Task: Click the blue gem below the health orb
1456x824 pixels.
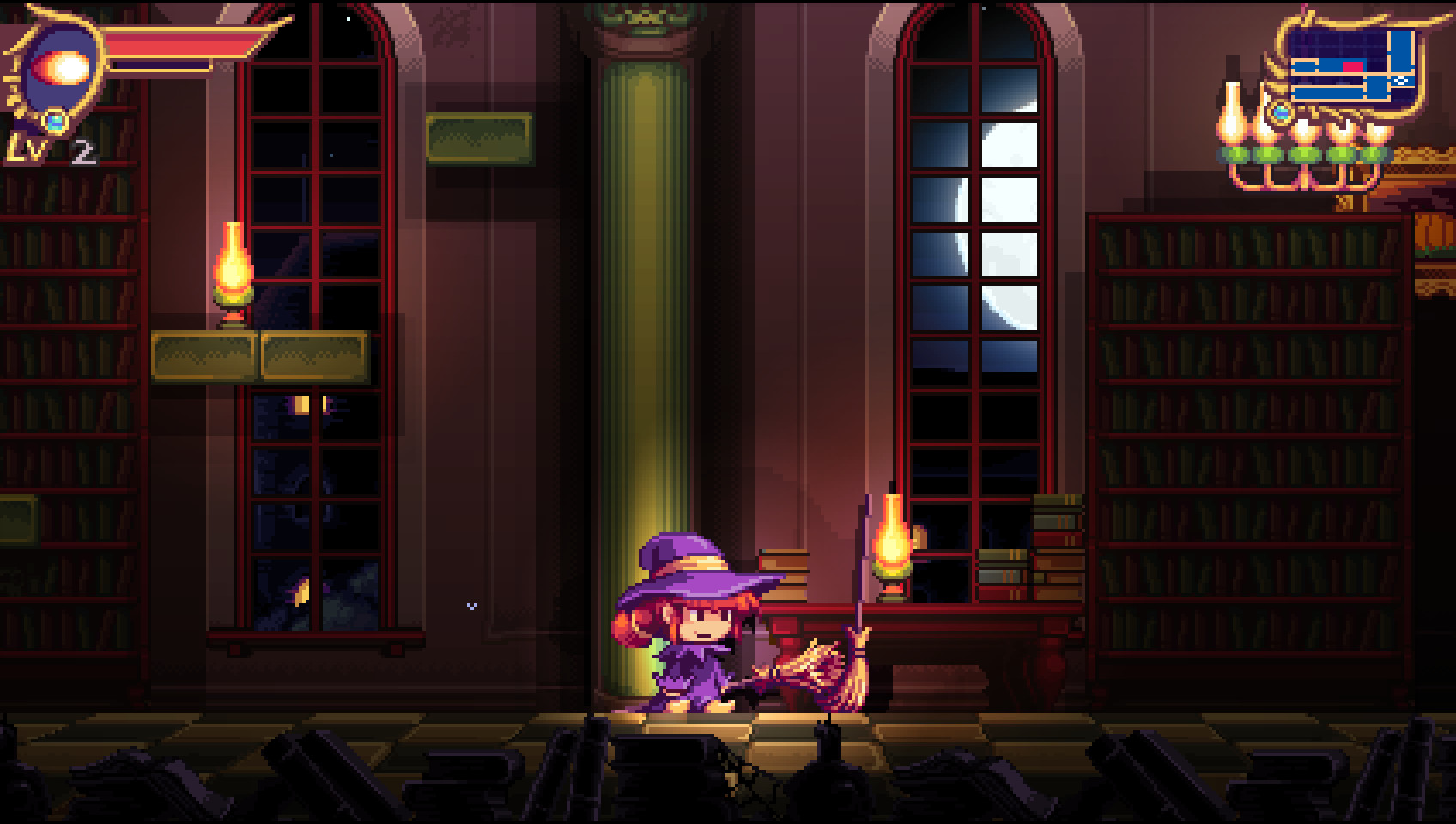Action: click(x=55, y=122)
